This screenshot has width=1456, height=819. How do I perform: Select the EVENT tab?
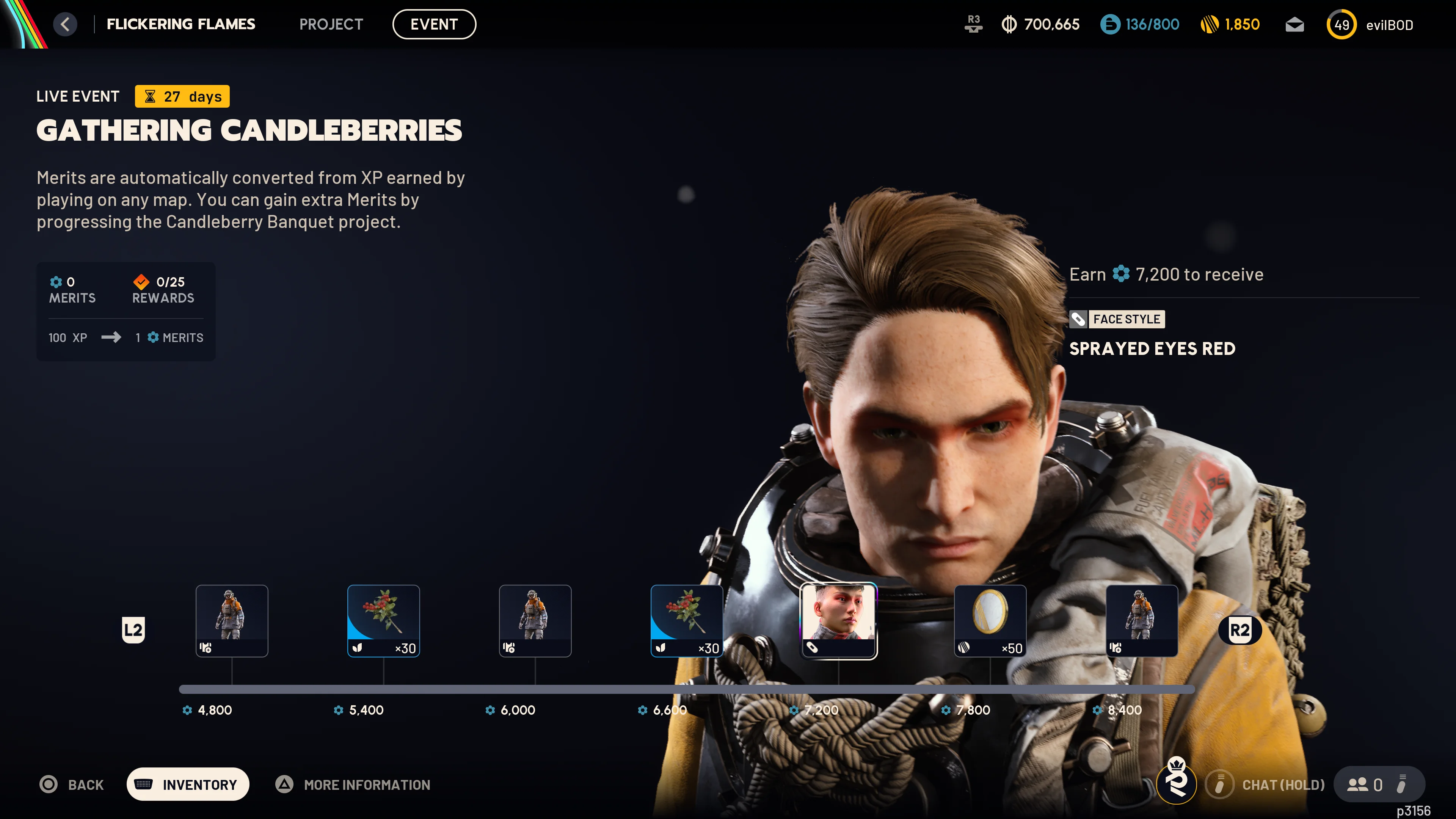tap(434, 24)
